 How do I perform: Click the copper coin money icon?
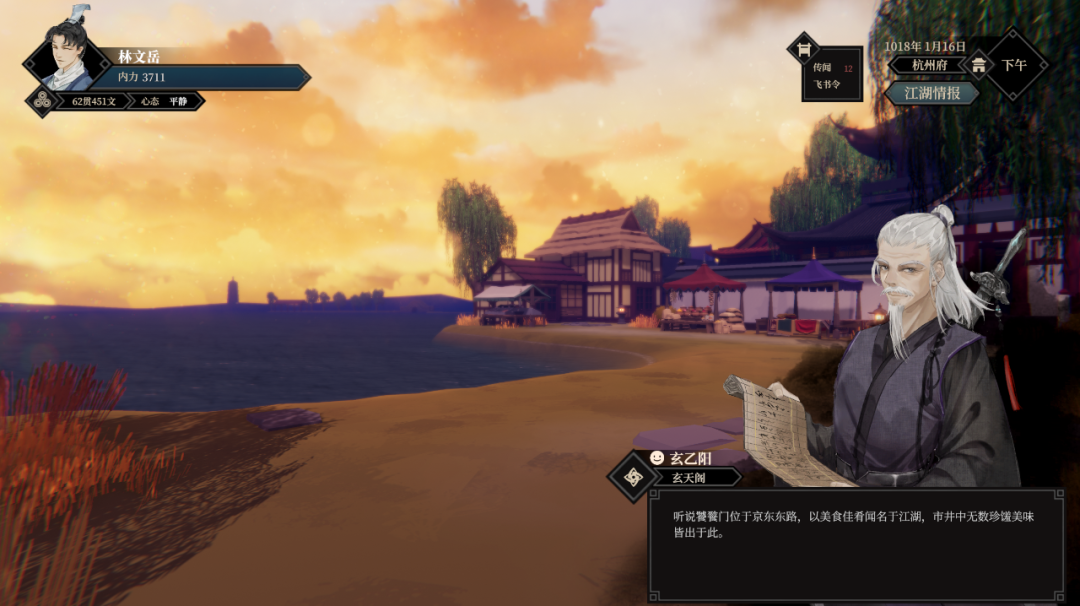(x=41, y=101)
